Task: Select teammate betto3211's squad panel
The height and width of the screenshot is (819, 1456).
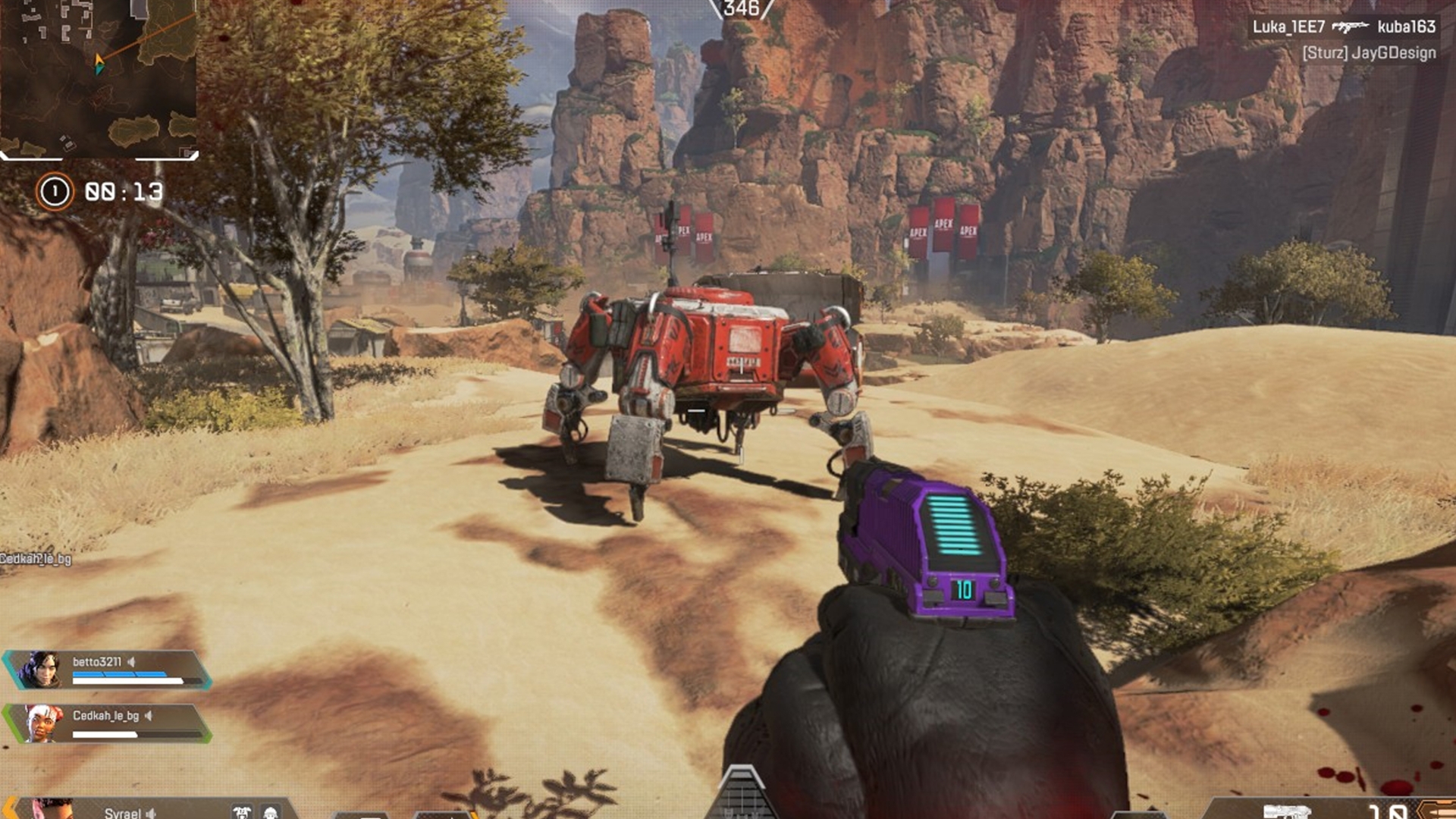Action: pyautogui.click(x=108, y=670)
